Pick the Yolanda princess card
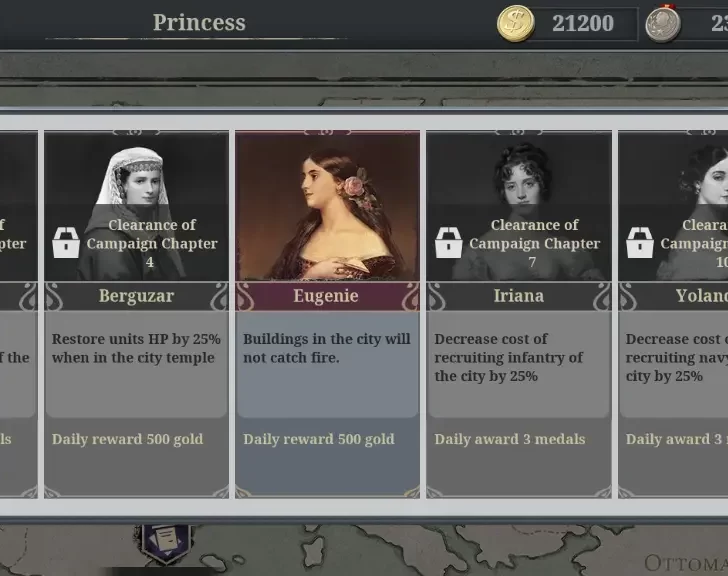This screenshot has height=576, width=728. click(673, 313)
